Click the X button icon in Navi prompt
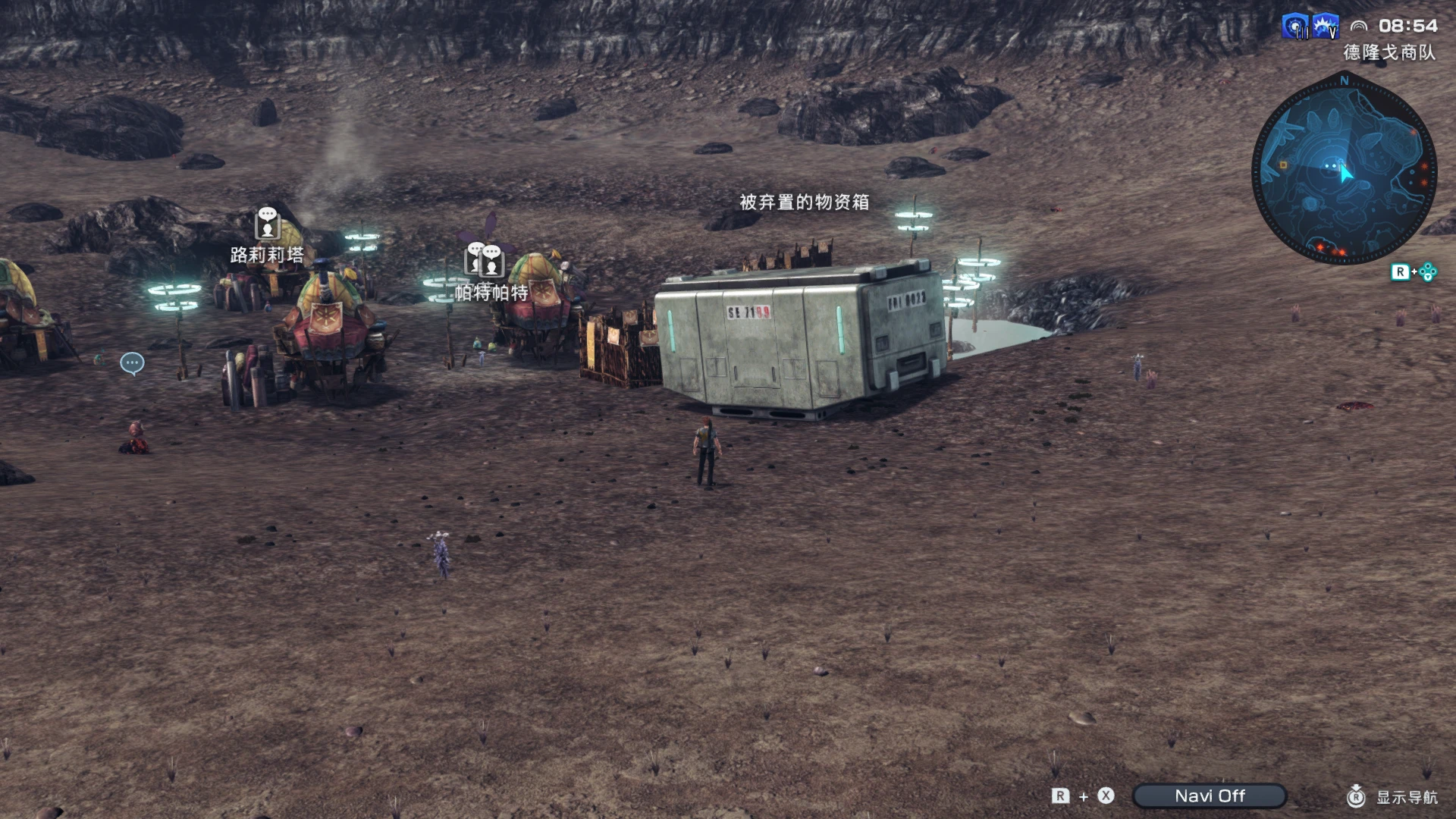 [1106, 795]
